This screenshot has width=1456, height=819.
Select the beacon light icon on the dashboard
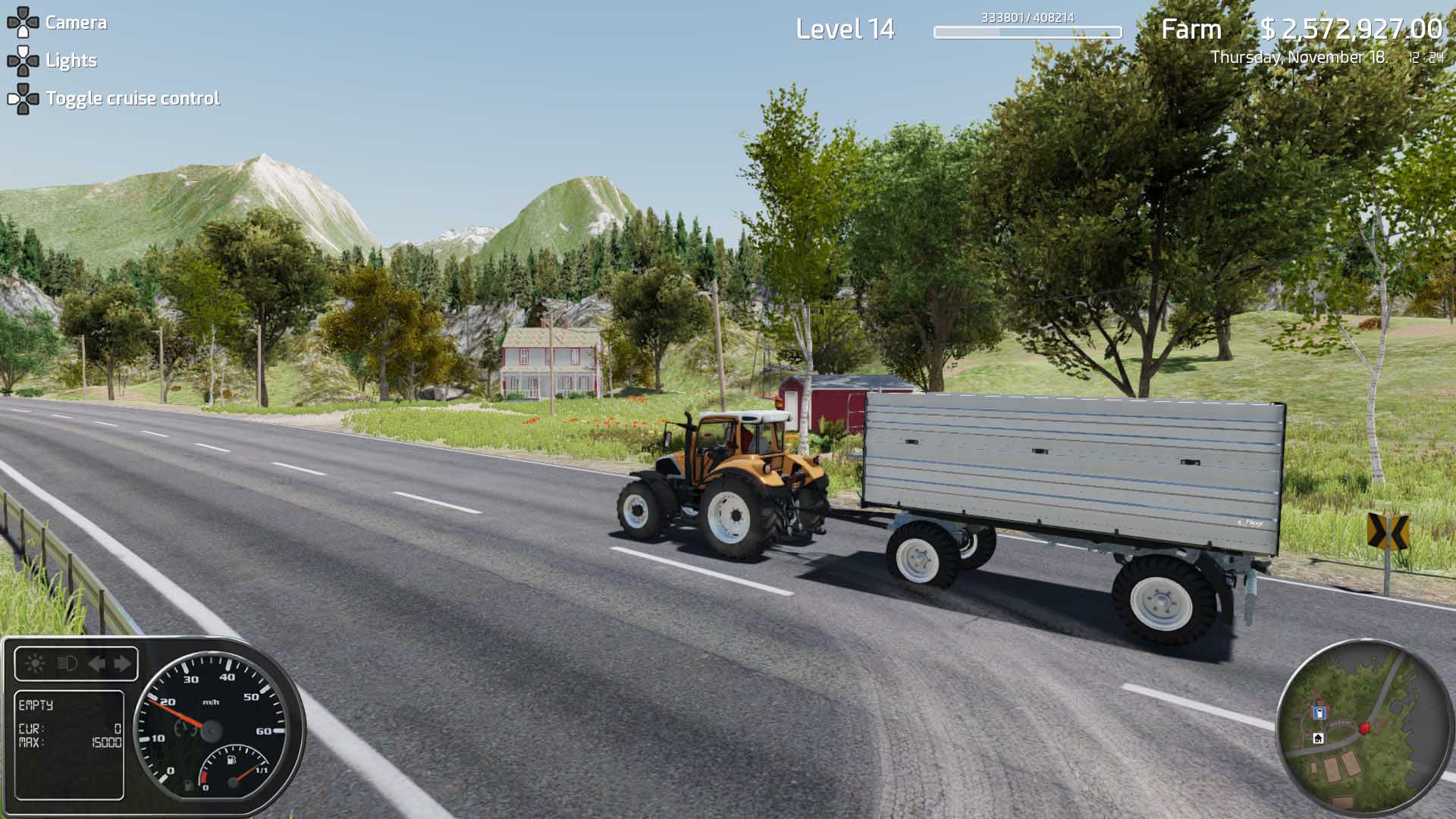pos(34,664)
